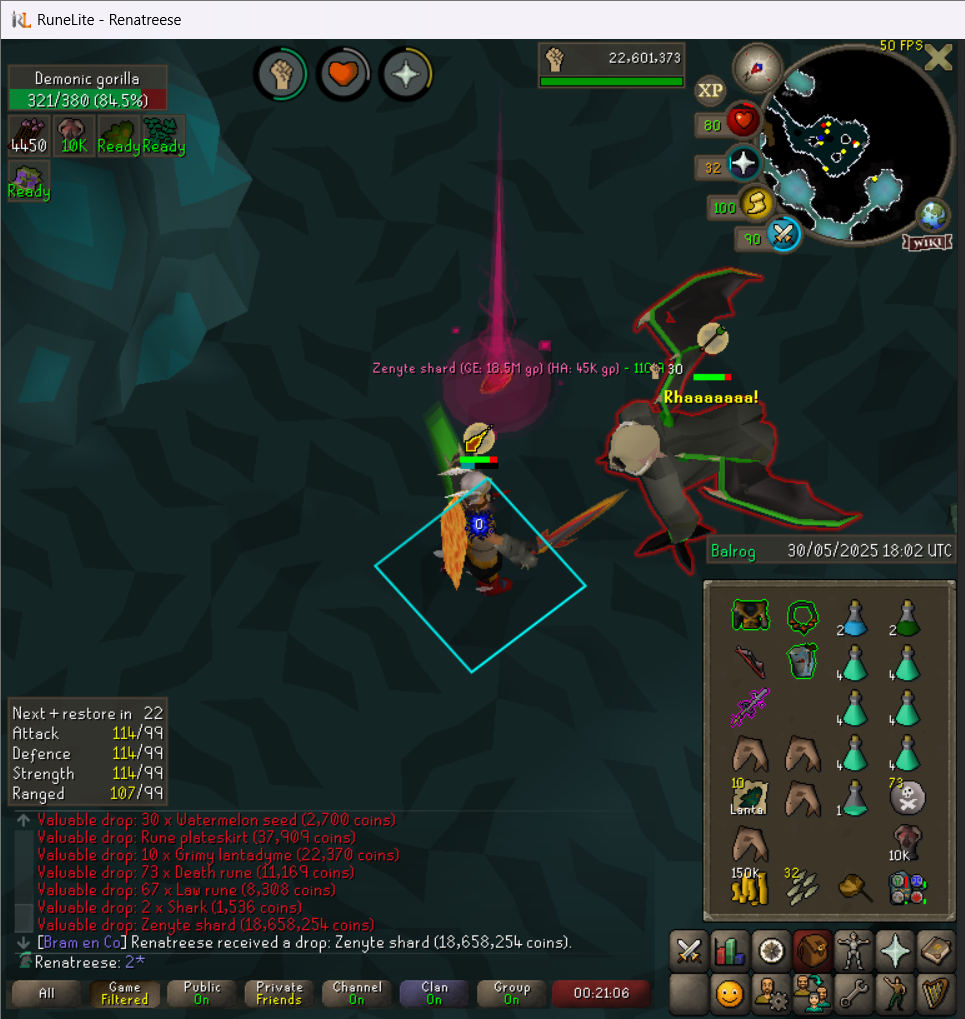Activate the special attack orb
This screenshot has width=965, height=1019.
[x=783, y=236]
